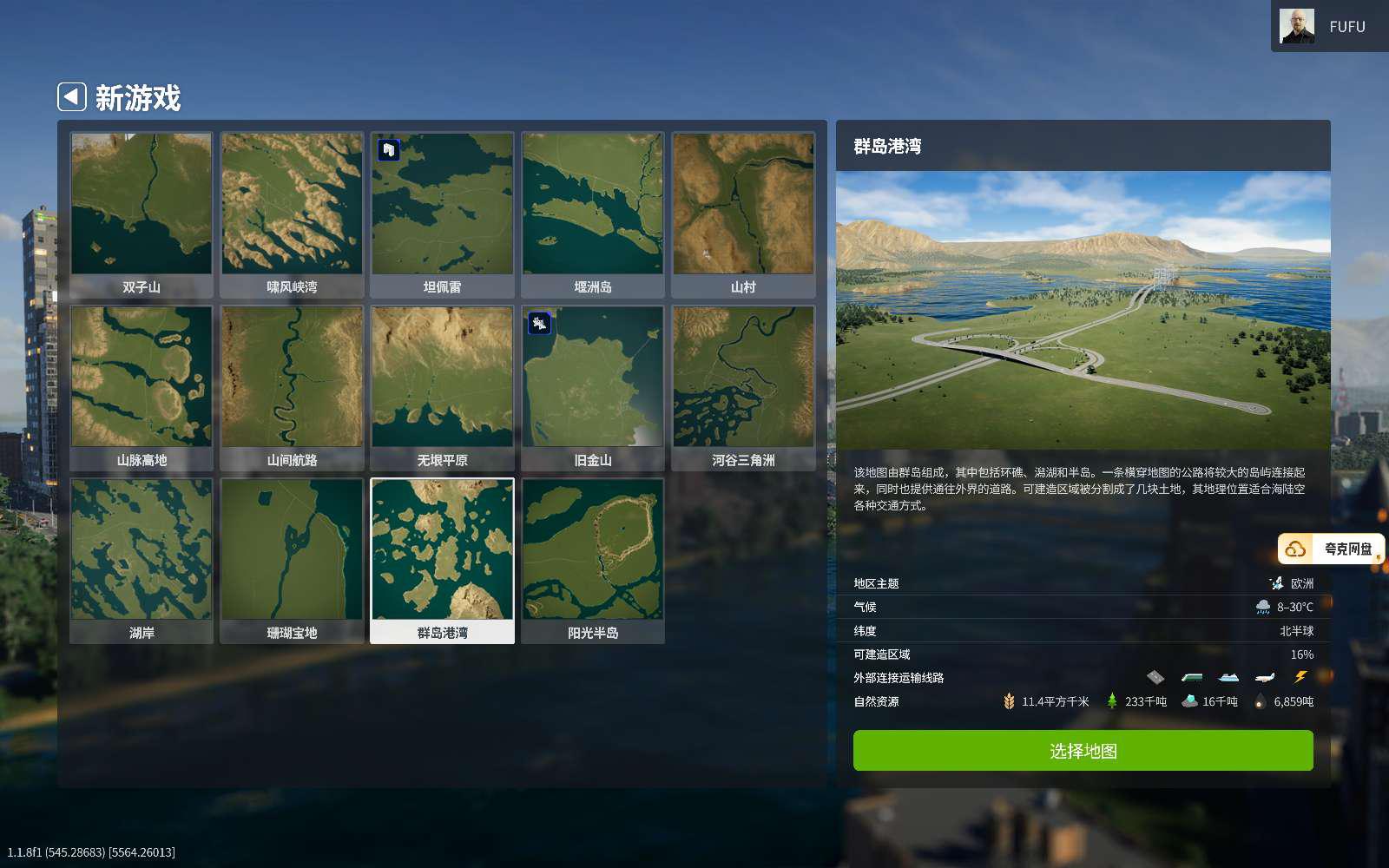The width and height of the screenshot is (1389, 868).
Task: Go back using the 新游戏 arrow
Action: click(x=72, y=96)
